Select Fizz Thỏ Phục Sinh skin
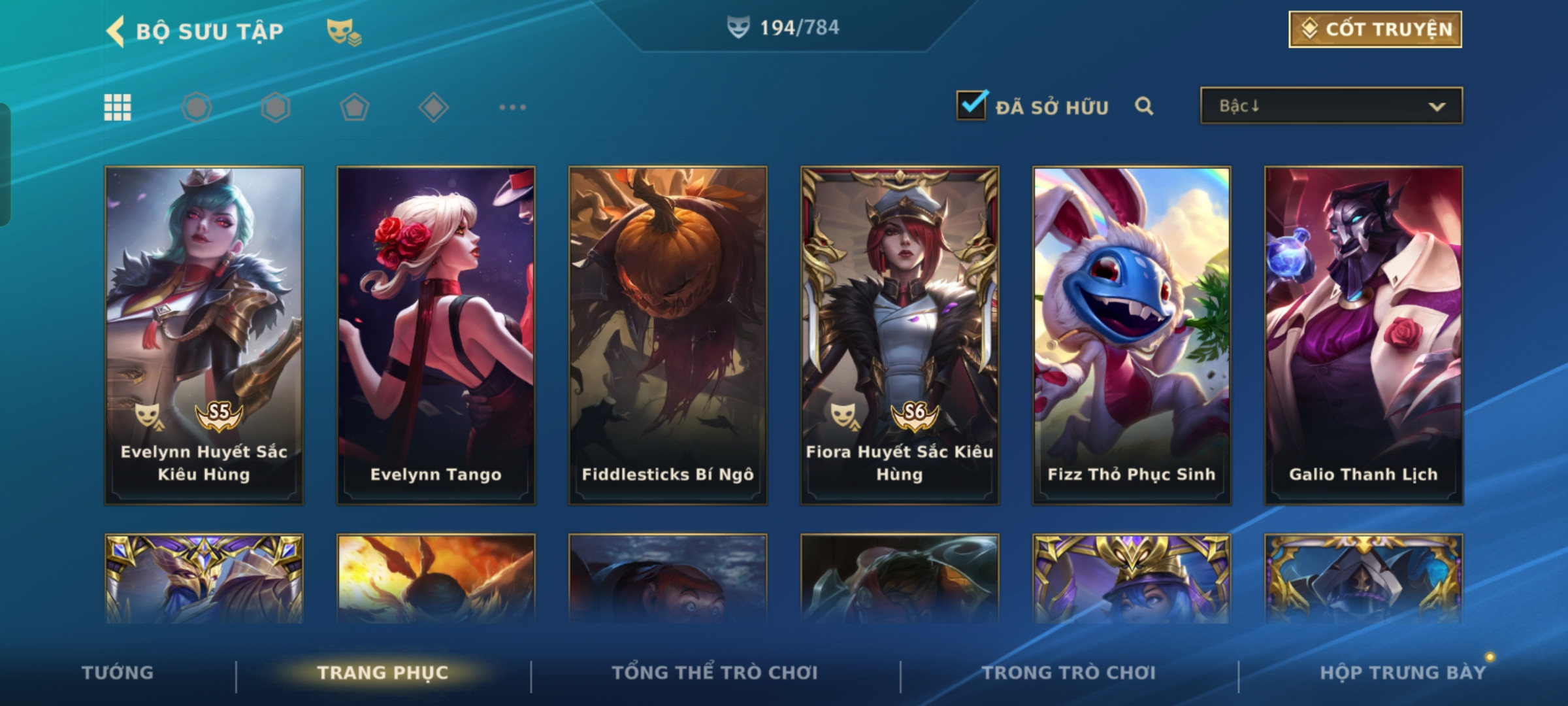Screen dimensions: 1568x706 pos(1132,335)
